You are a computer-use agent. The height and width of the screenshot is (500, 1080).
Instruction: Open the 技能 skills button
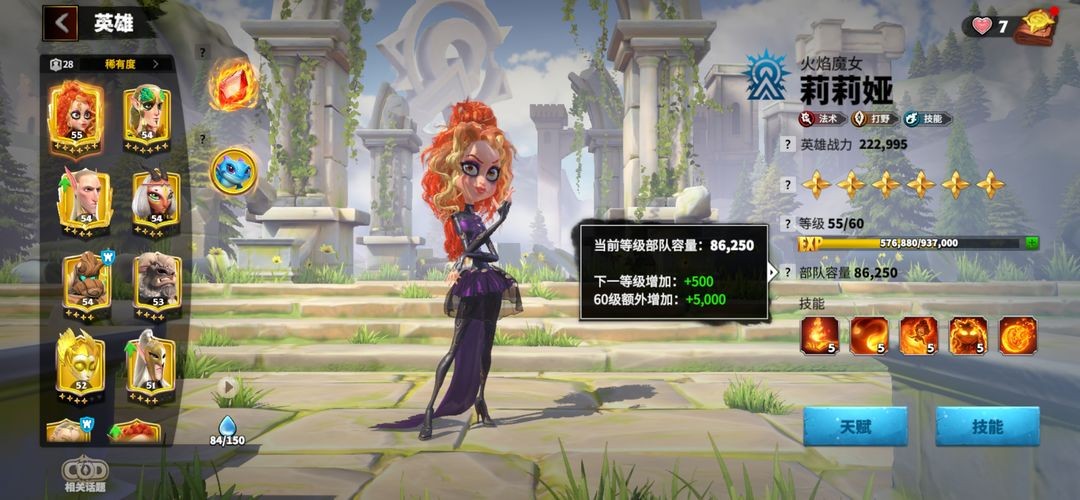tap(986, 426)
